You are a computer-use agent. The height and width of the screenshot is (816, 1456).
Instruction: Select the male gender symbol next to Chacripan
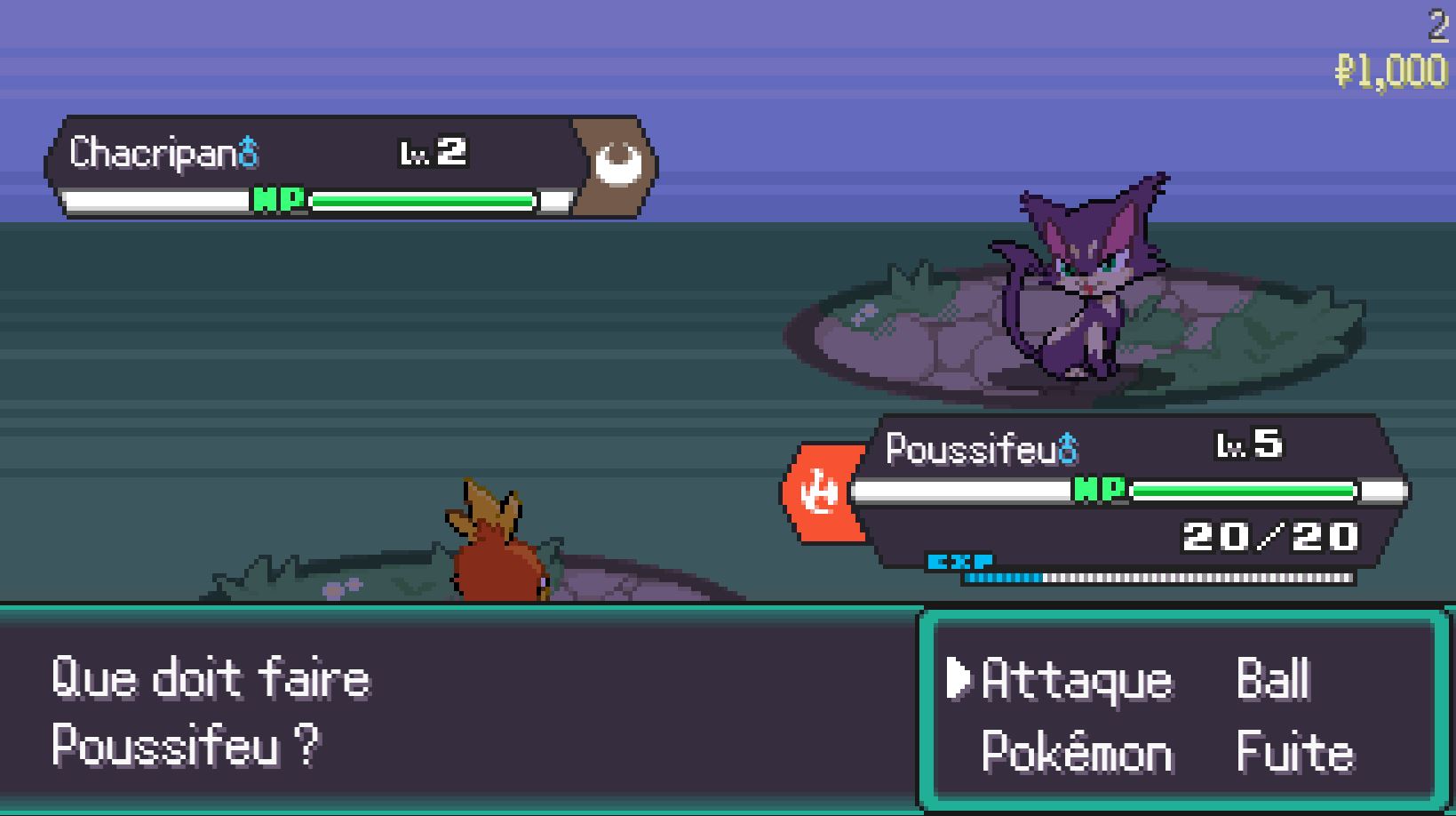tap(246, 149)
